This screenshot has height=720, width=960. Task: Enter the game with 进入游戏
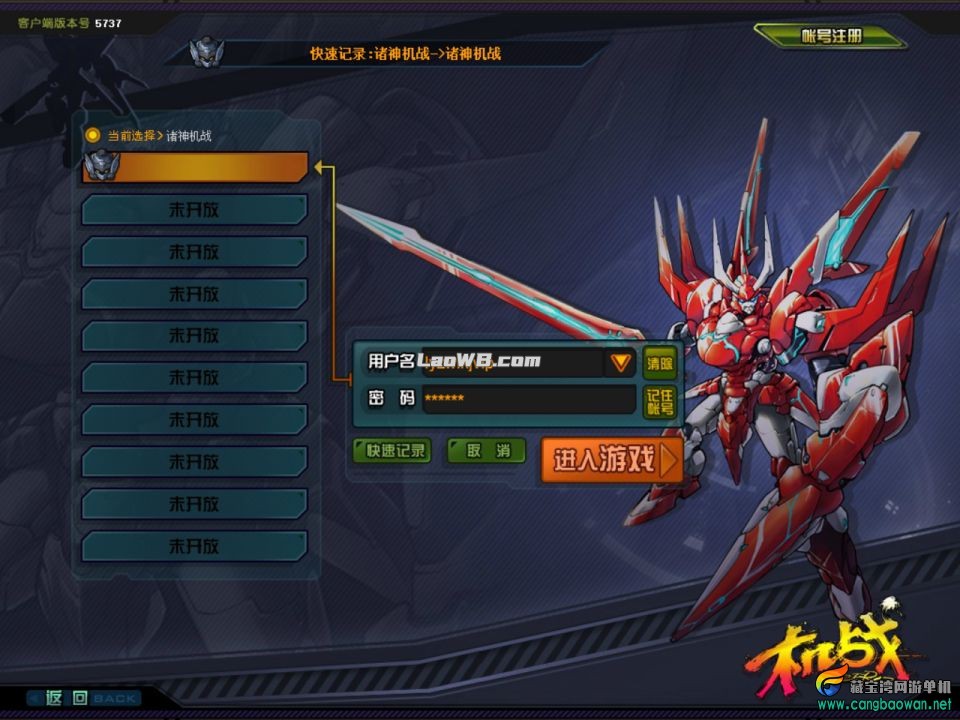point(611,460)
